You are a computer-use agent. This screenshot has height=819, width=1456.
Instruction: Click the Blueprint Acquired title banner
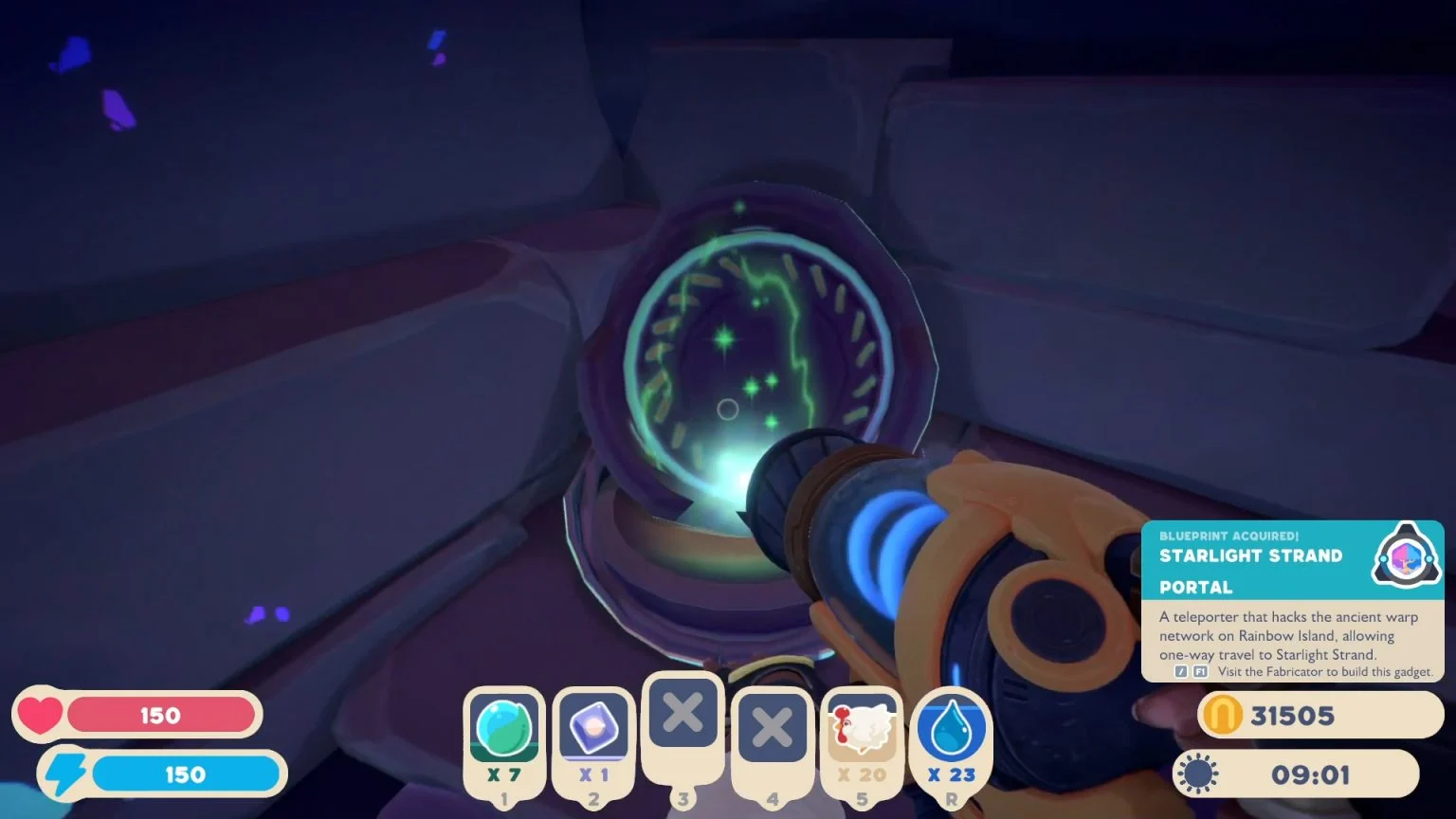click(x=1228, y=536)
